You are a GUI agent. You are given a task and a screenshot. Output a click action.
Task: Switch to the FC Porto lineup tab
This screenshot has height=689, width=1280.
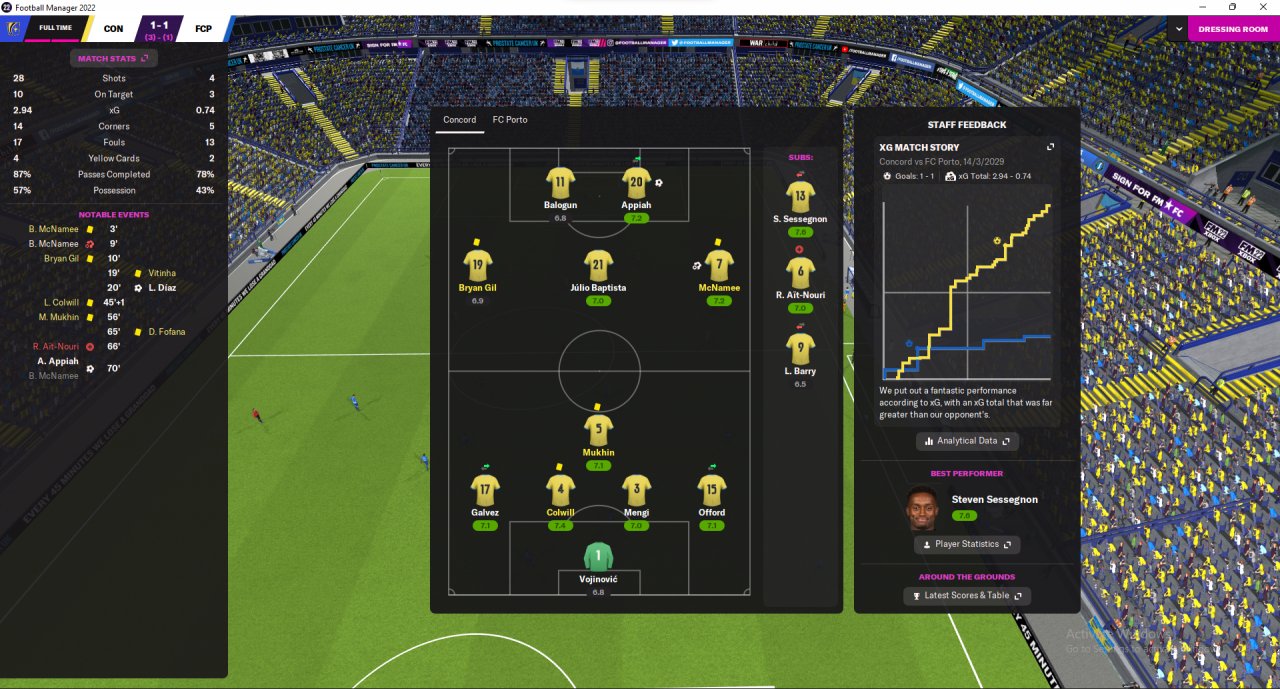coord(510,120)
